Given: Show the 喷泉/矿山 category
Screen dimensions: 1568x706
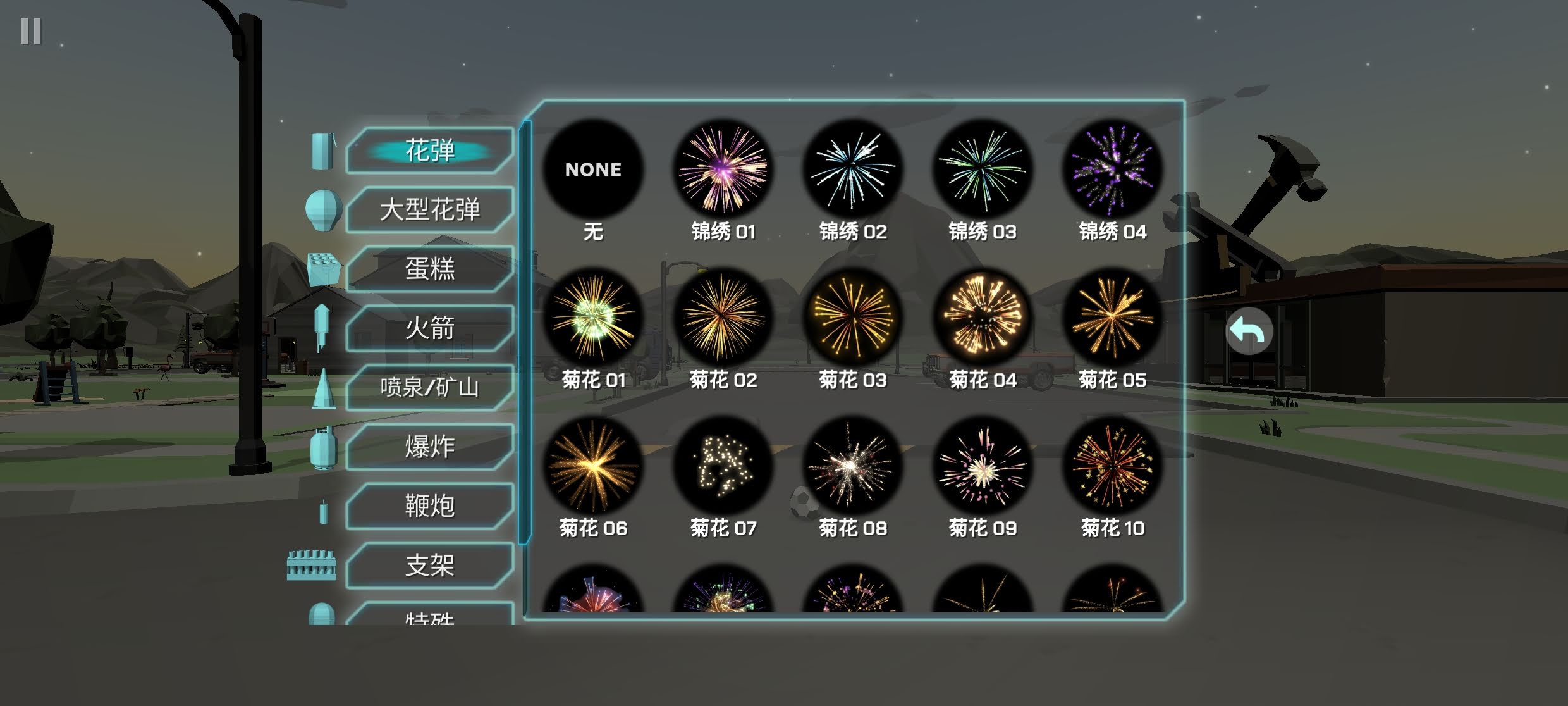Looking at the screenshot, I should coord(430,387).
